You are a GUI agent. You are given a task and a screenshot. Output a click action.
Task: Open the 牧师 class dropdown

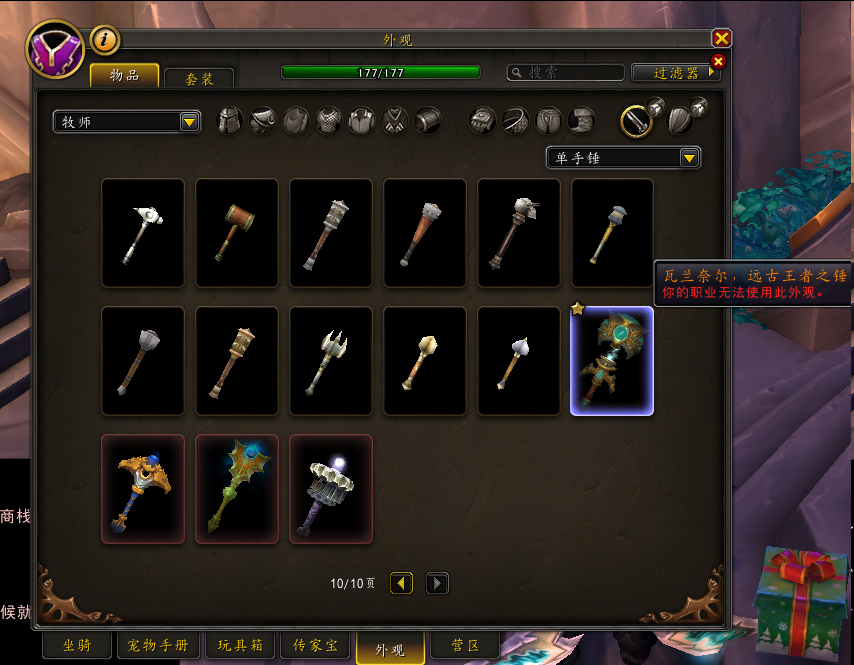click(x=127, y=122)
